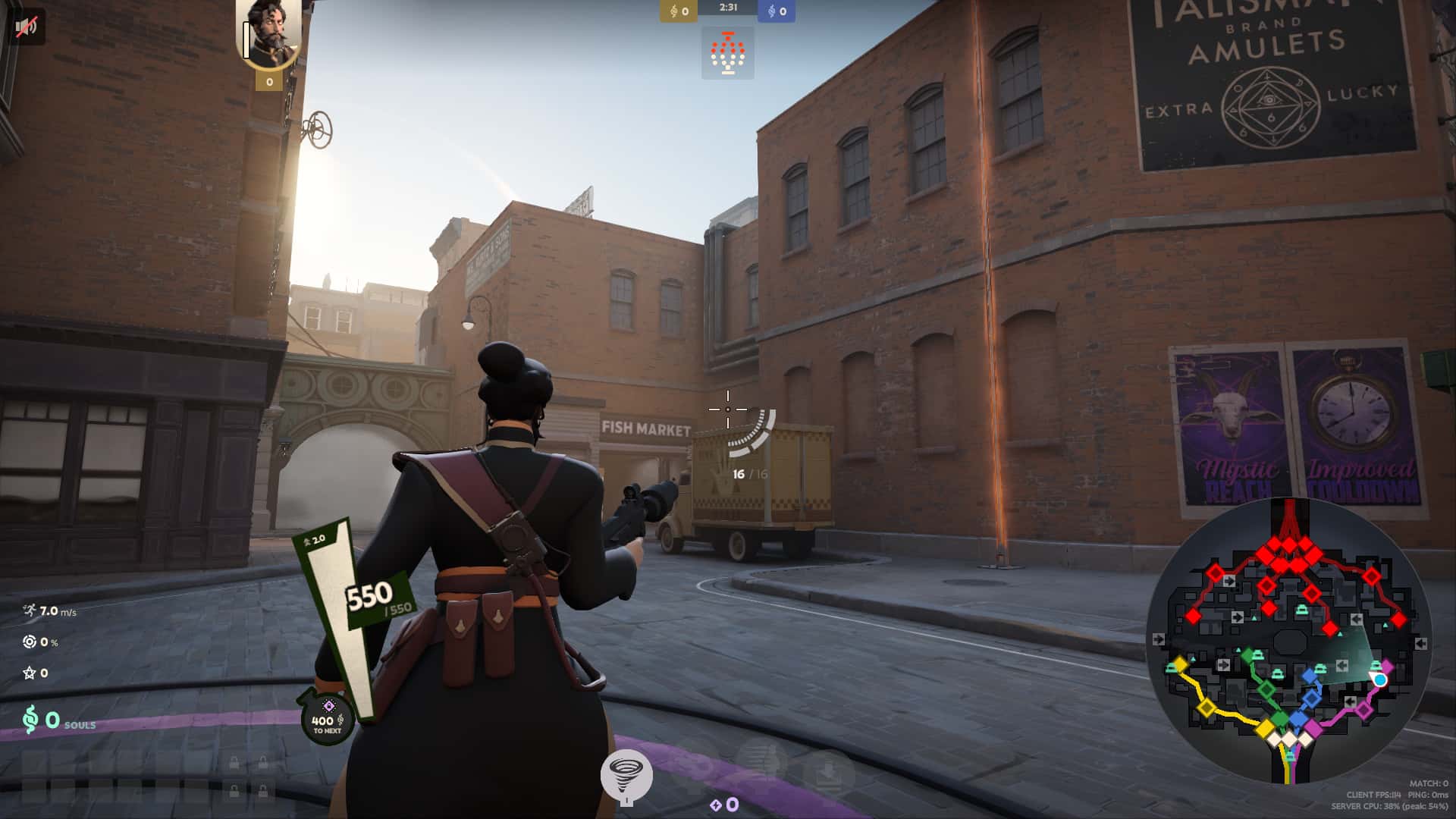Click the fire rate target icon
The image size is (1456, 819).
click(29, 643)
